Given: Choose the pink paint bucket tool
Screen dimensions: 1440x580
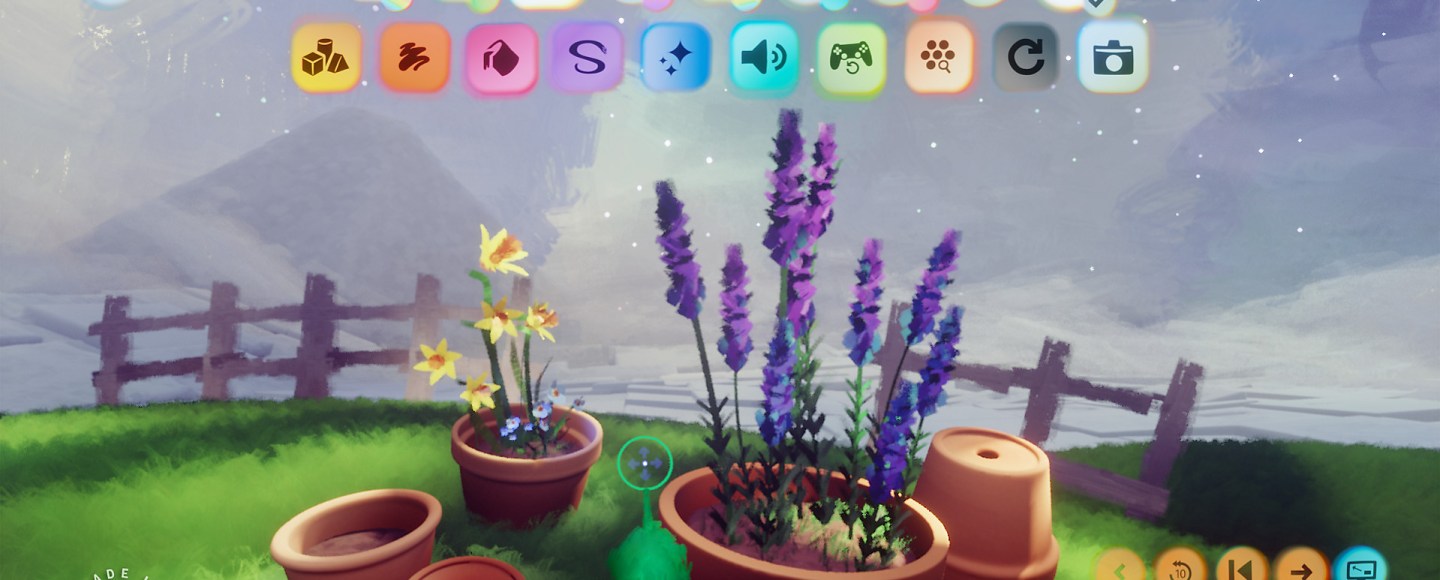Looking at the screenshot, I should pyautogui.click(x=501, y=58).
